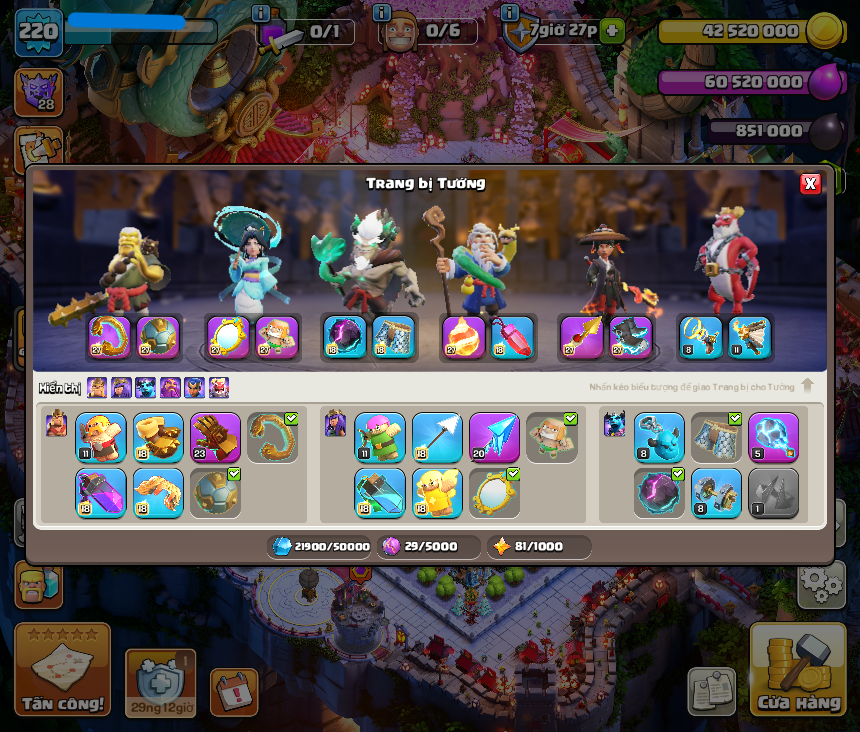Select the Giant Arrow equipment
Viewport: 860px width, 732px height.
(x=437, y=438)
